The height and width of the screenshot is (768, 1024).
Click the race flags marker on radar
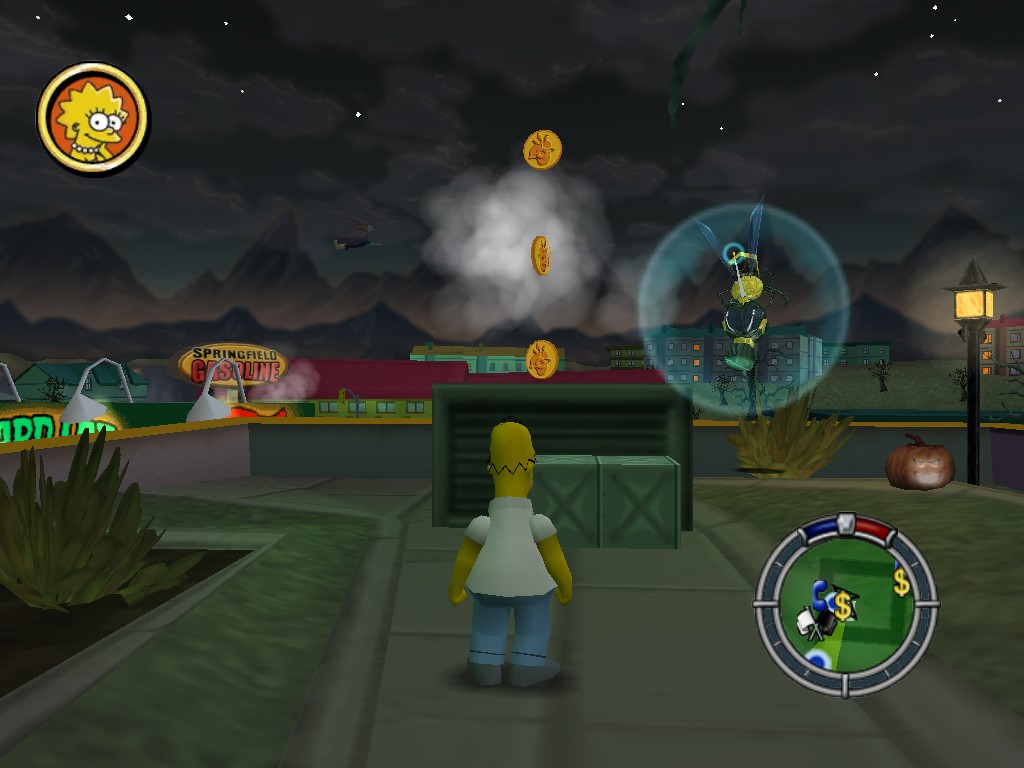tap(812, 625)
